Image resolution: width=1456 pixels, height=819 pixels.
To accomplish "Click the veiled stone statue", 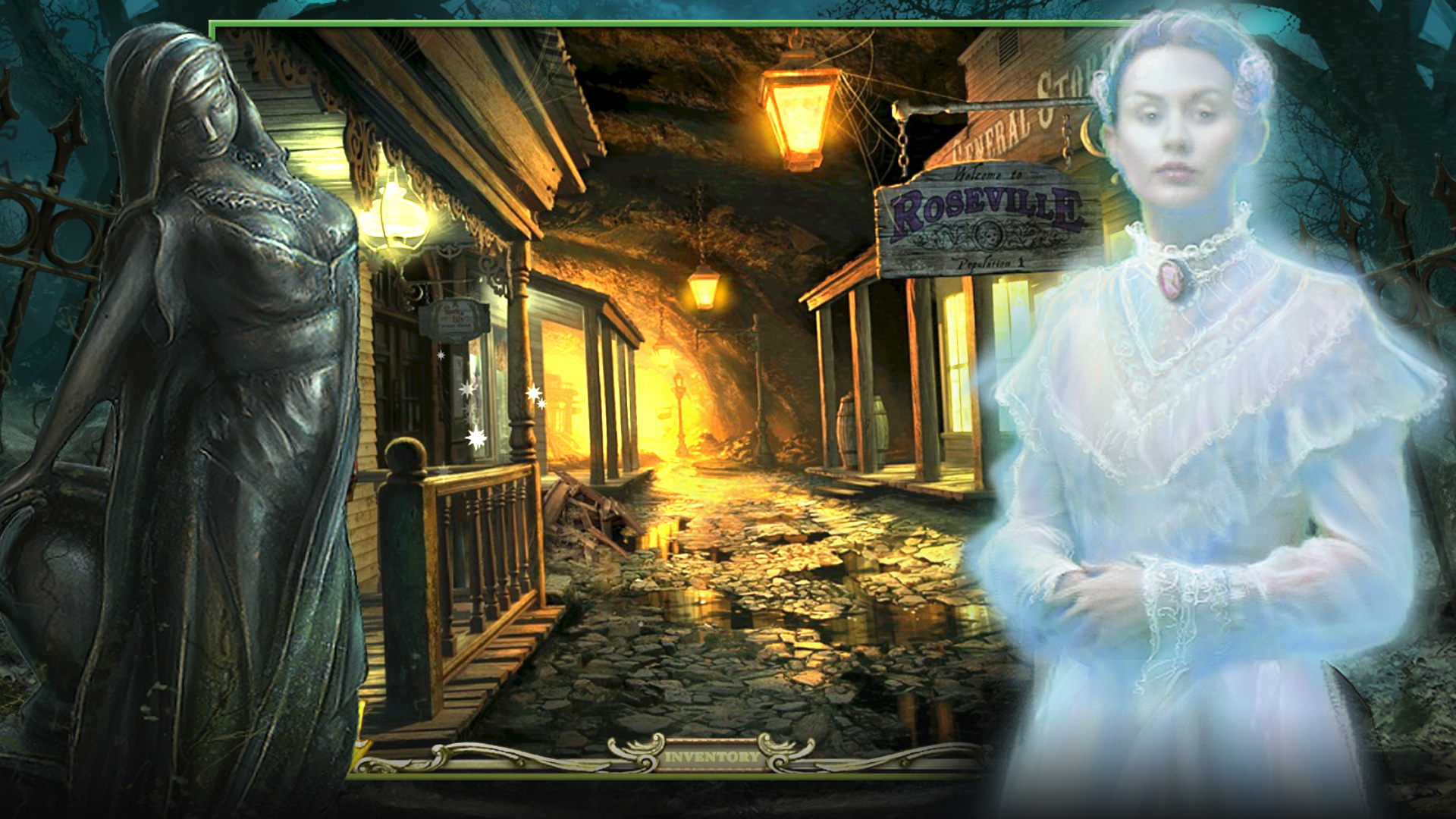I will pyautogui.click(x=220, y=341).
